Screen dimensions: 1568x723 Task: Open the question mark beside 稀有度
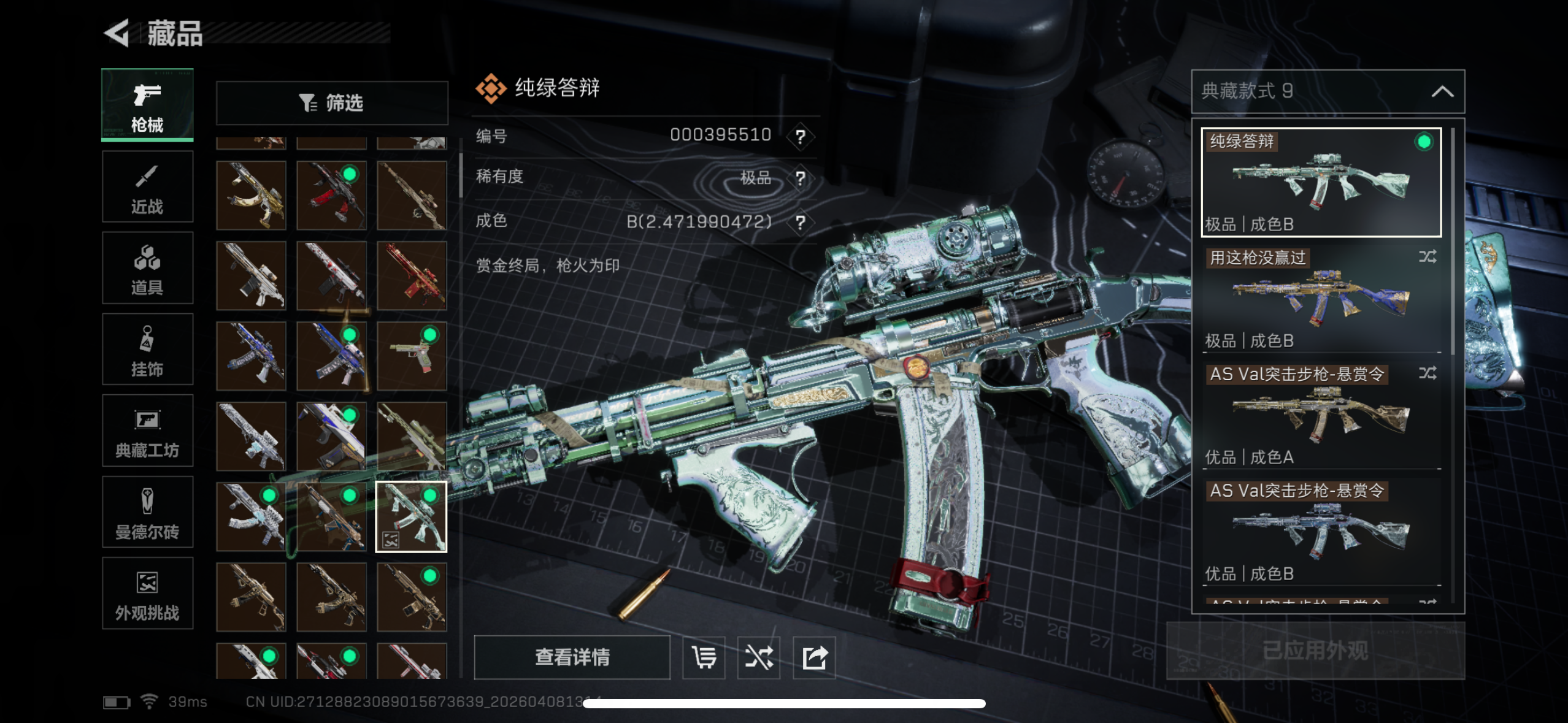[x=801, y=178]
